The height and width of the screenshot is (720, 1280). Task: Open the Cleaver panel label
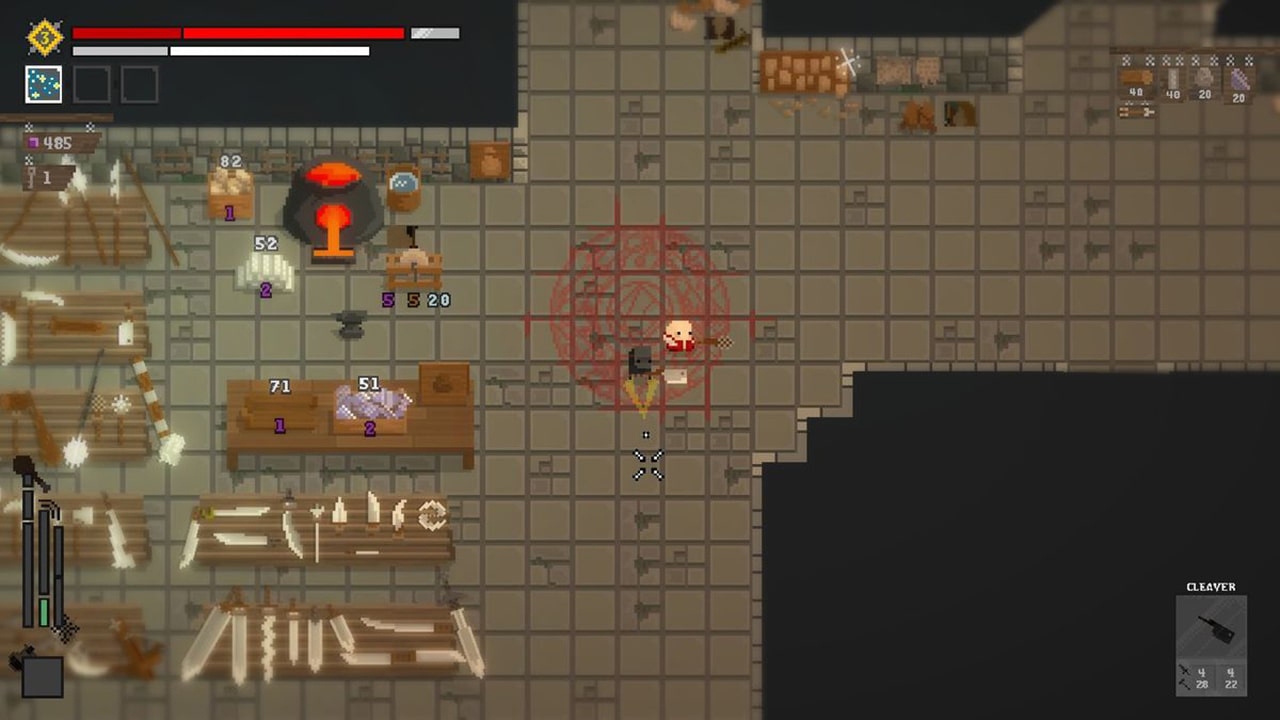[x=1211, y=587]
